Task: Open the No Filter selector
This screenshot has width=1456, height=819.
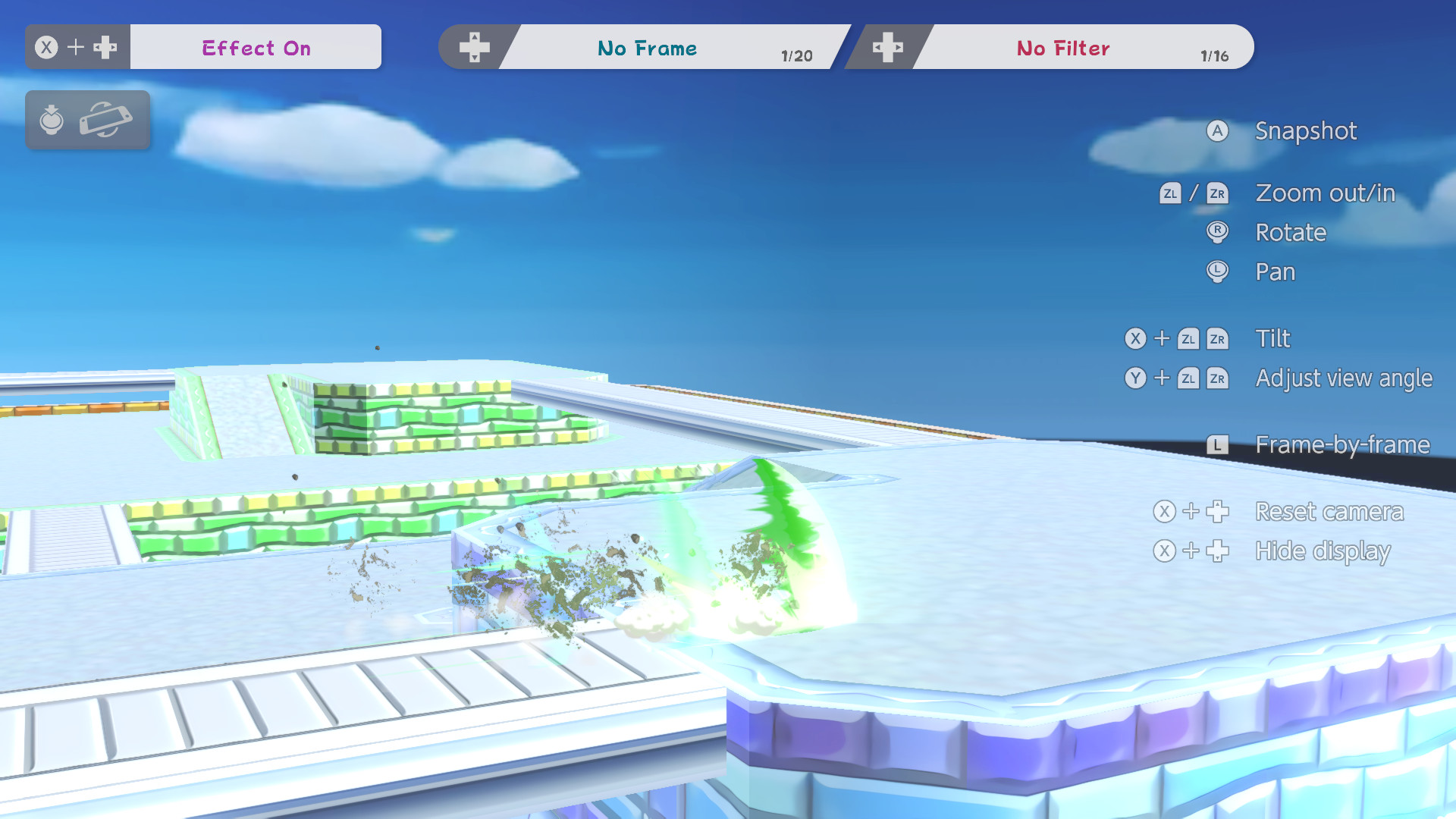Action: click(1063, 49)
